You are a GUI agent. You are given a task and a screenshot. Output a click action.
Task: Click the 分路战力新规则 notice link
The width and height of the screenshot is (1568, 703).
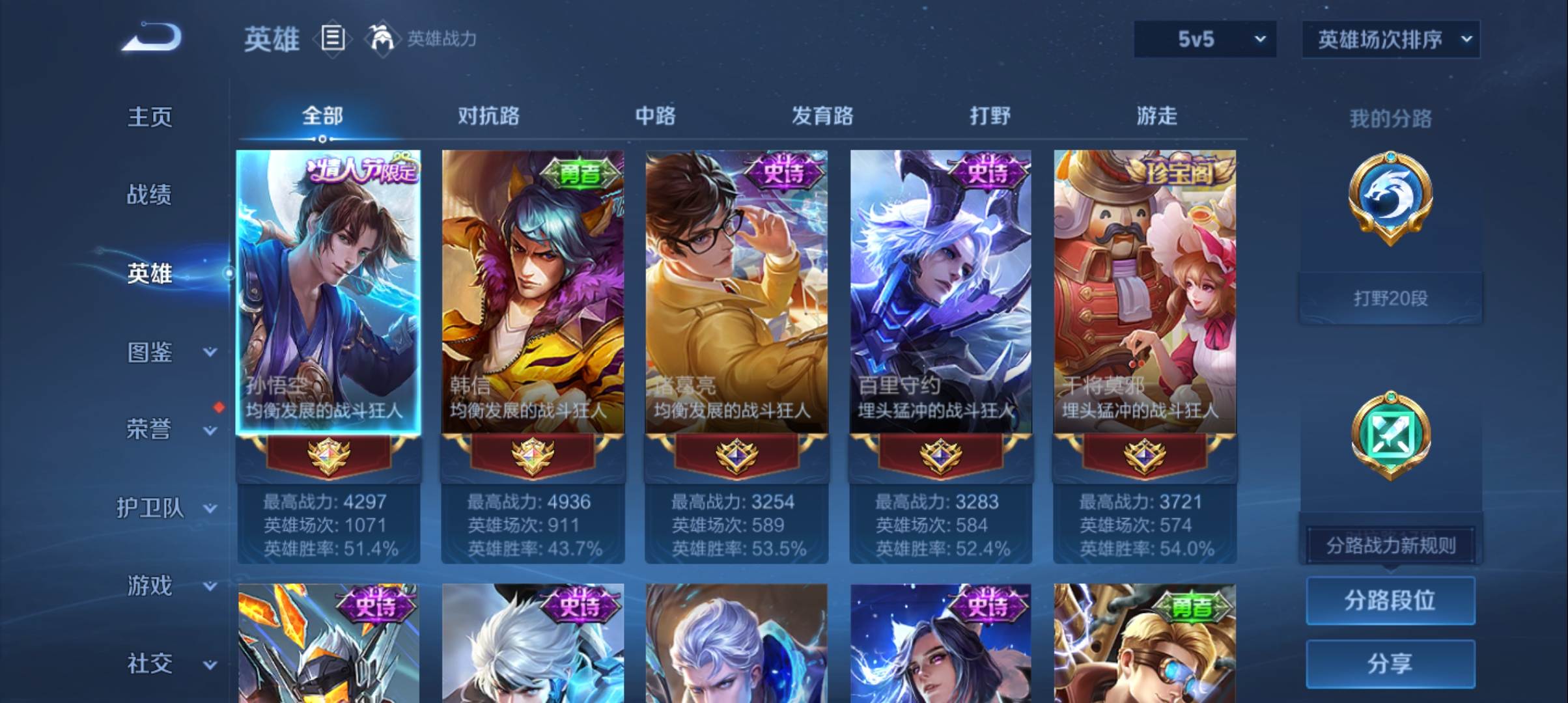point(1391,545)
